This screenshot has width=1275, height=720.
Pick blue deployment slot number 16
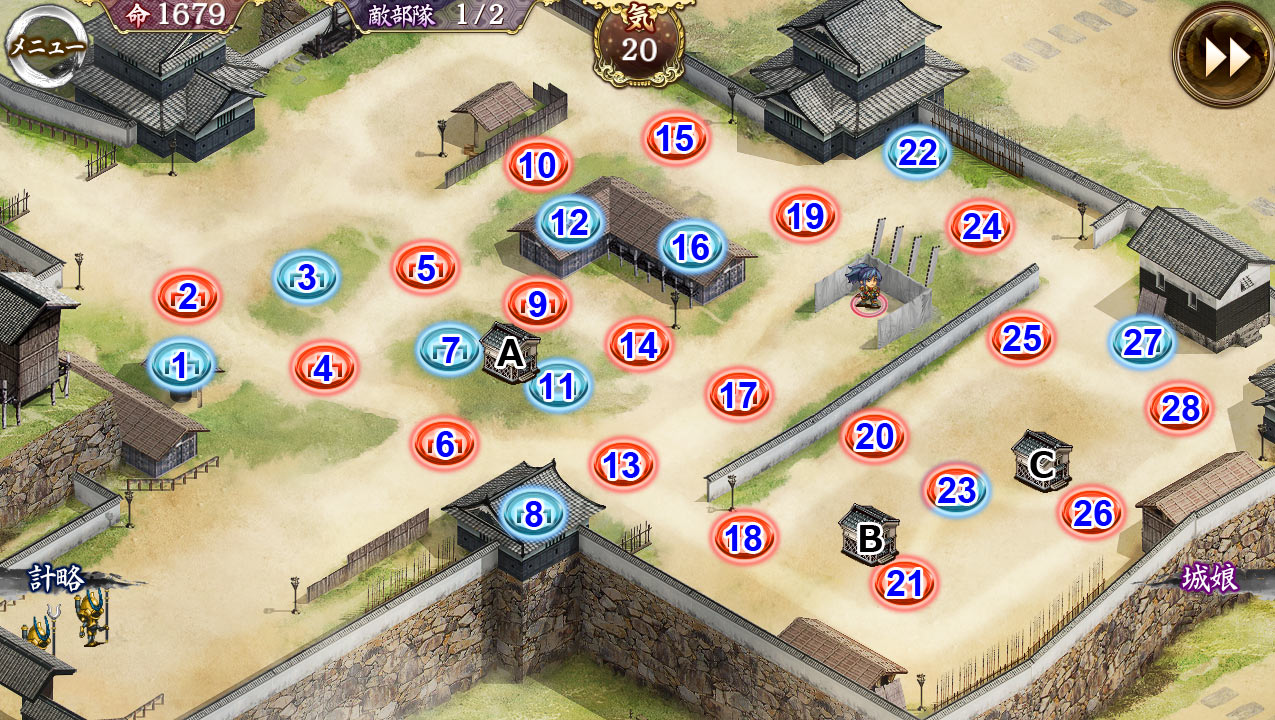click(691, 247)
